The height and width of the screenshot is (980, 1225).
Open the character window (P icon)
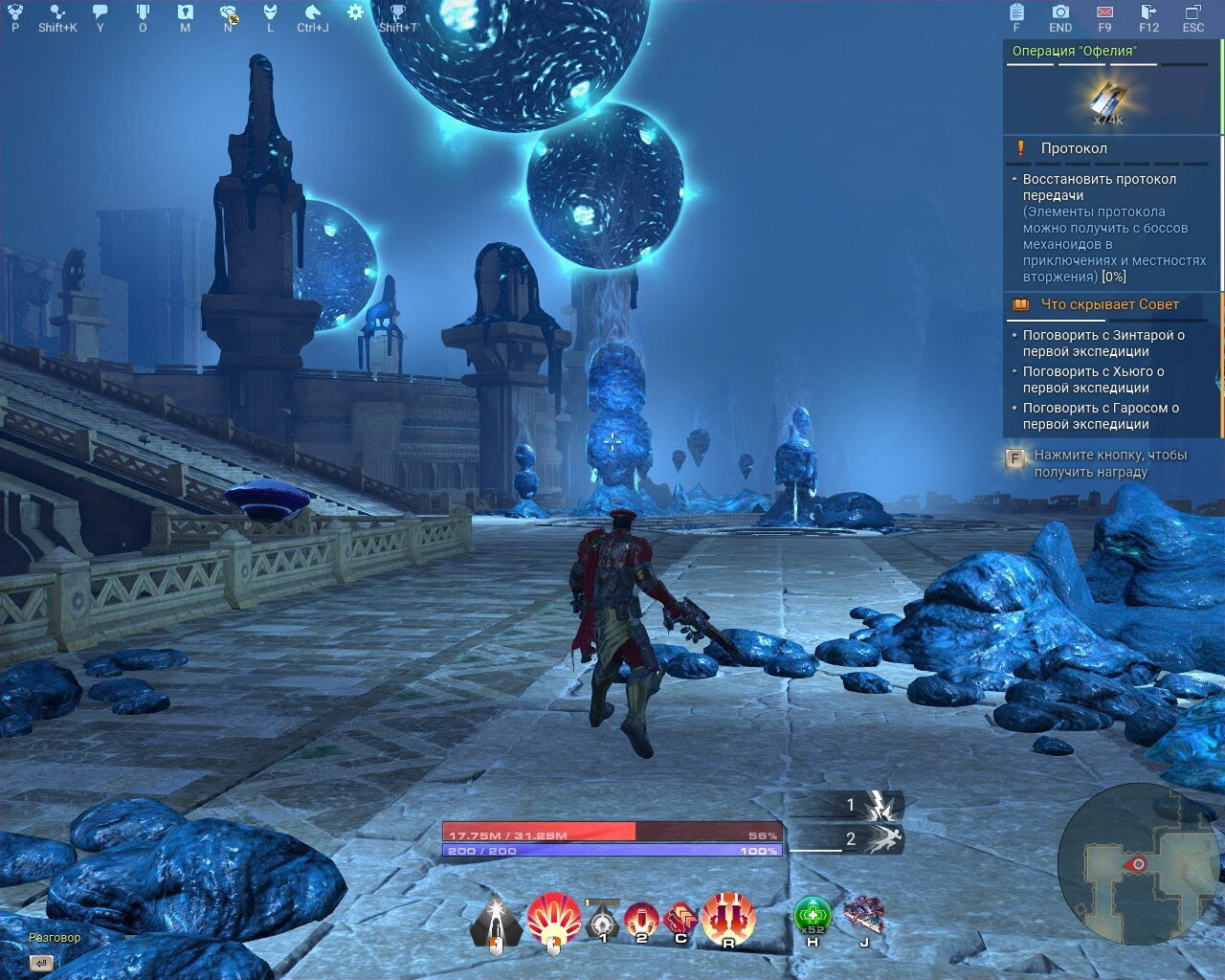13,12
